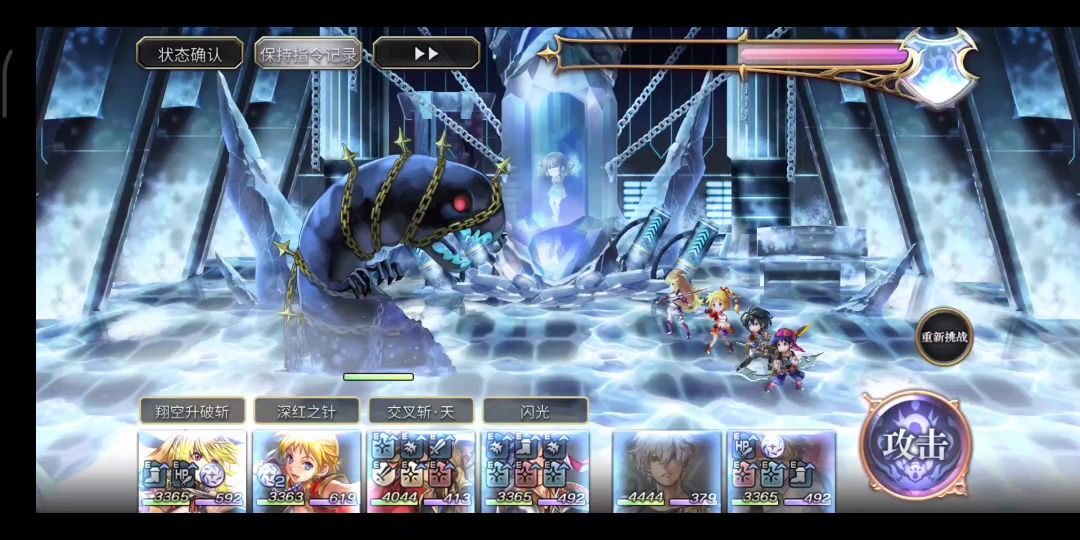Screen dimensions: 1080x540
Task: Select the character card with 4044 HP
Action: coord(421,470)
